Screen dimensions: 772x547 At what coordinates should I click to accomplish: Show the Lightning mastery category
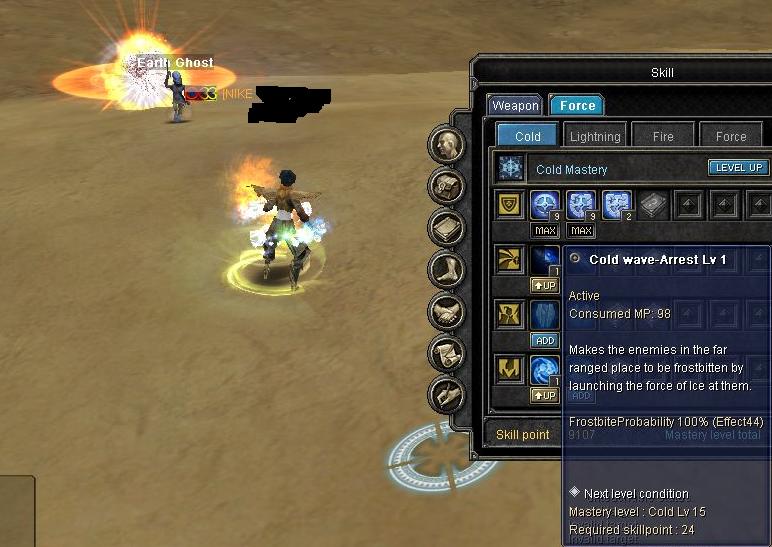click(x=594, y=136)
